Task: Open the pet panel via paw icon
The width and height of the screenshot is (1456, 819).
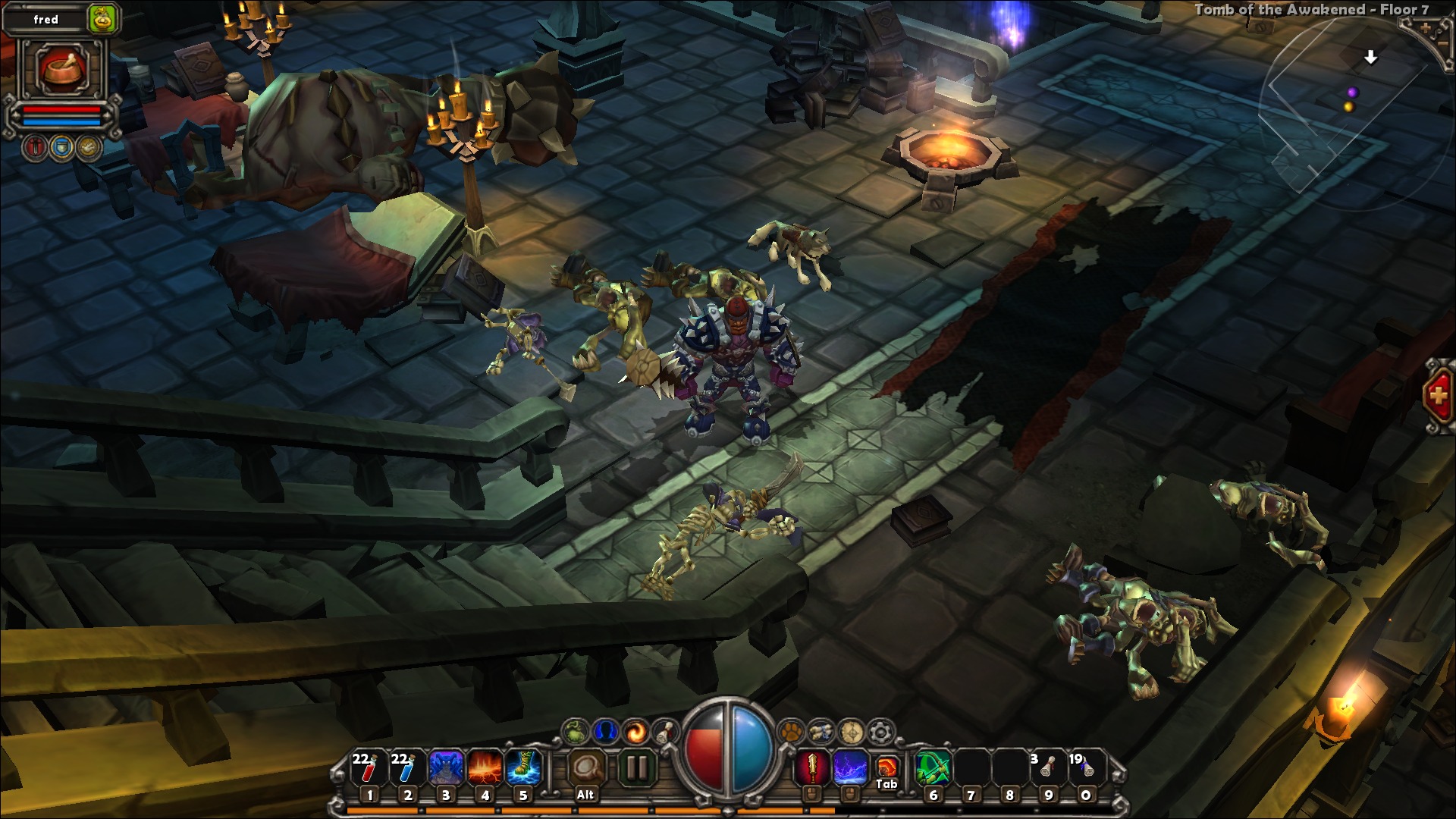Action: point(791,732)
